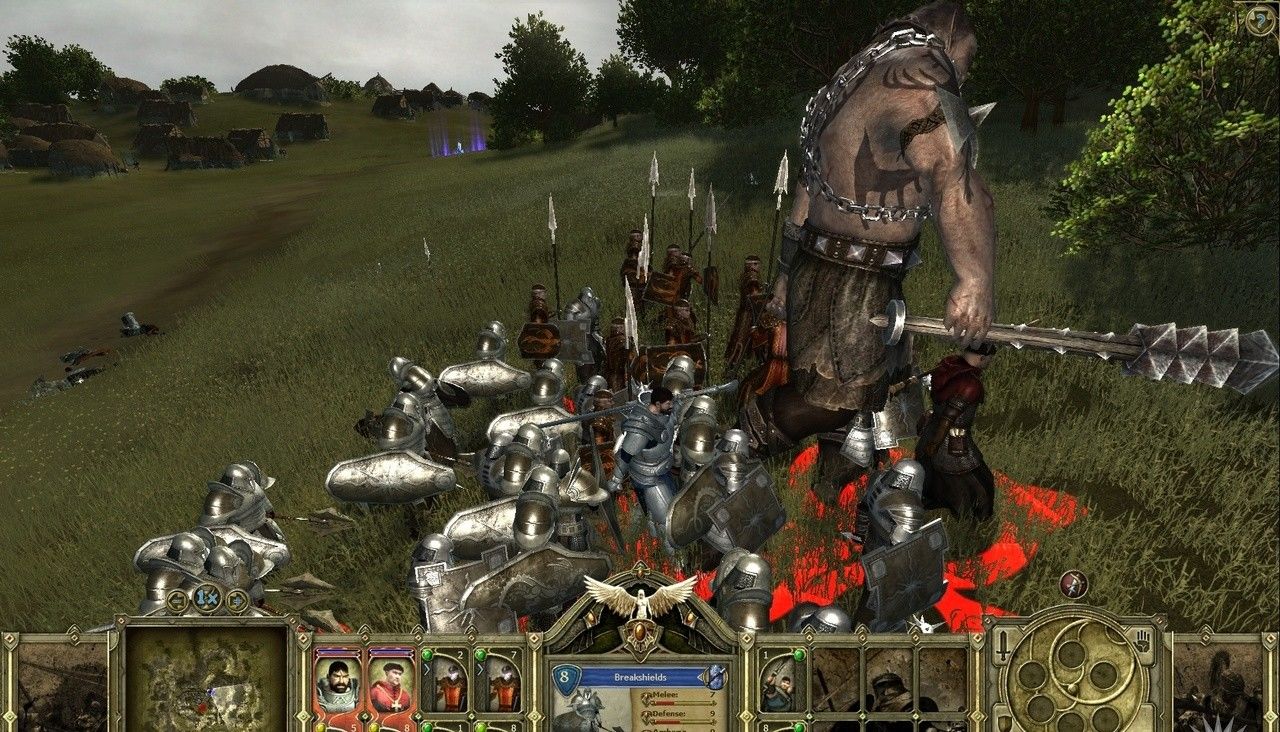Click the Breakshields unit name banner
1280x732 pixels.
(x=644, y=677)
